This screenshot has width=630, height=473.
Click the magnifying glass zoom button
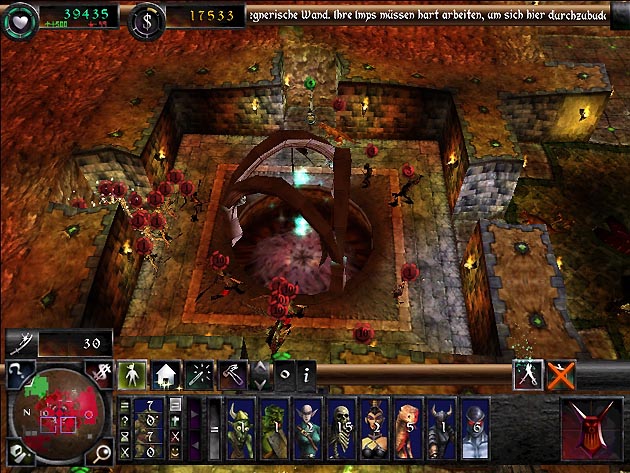pos(102,455)
